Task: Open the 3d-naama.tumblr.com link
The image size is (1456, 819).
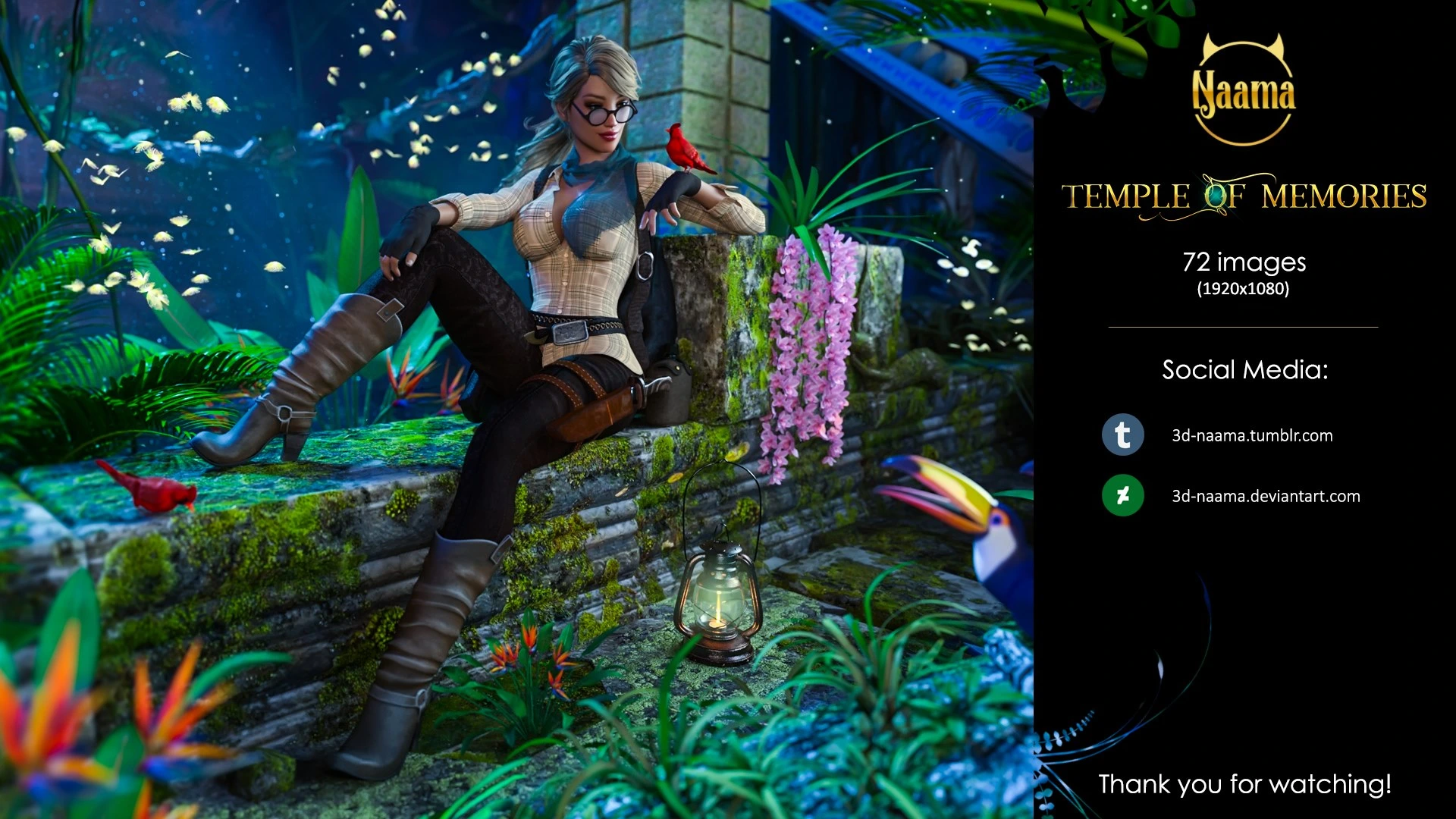Action: click(x=1252, y=435)
